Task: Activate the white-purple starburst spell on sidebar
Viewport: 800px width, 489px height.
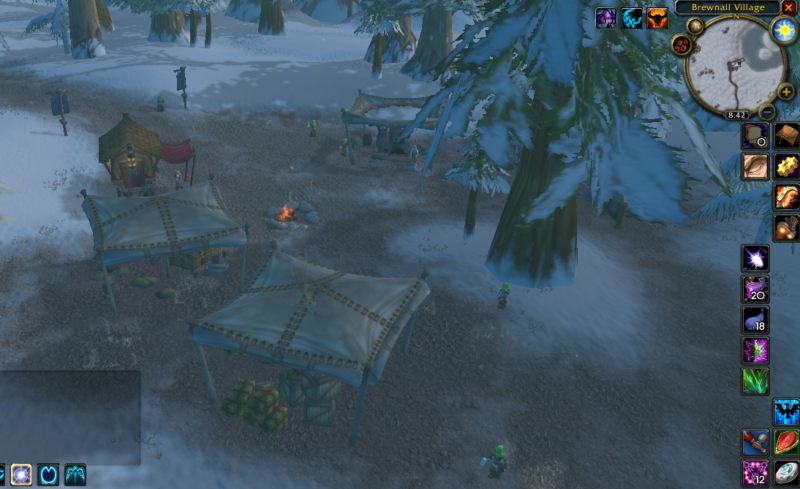Action: tap(755, 259)
